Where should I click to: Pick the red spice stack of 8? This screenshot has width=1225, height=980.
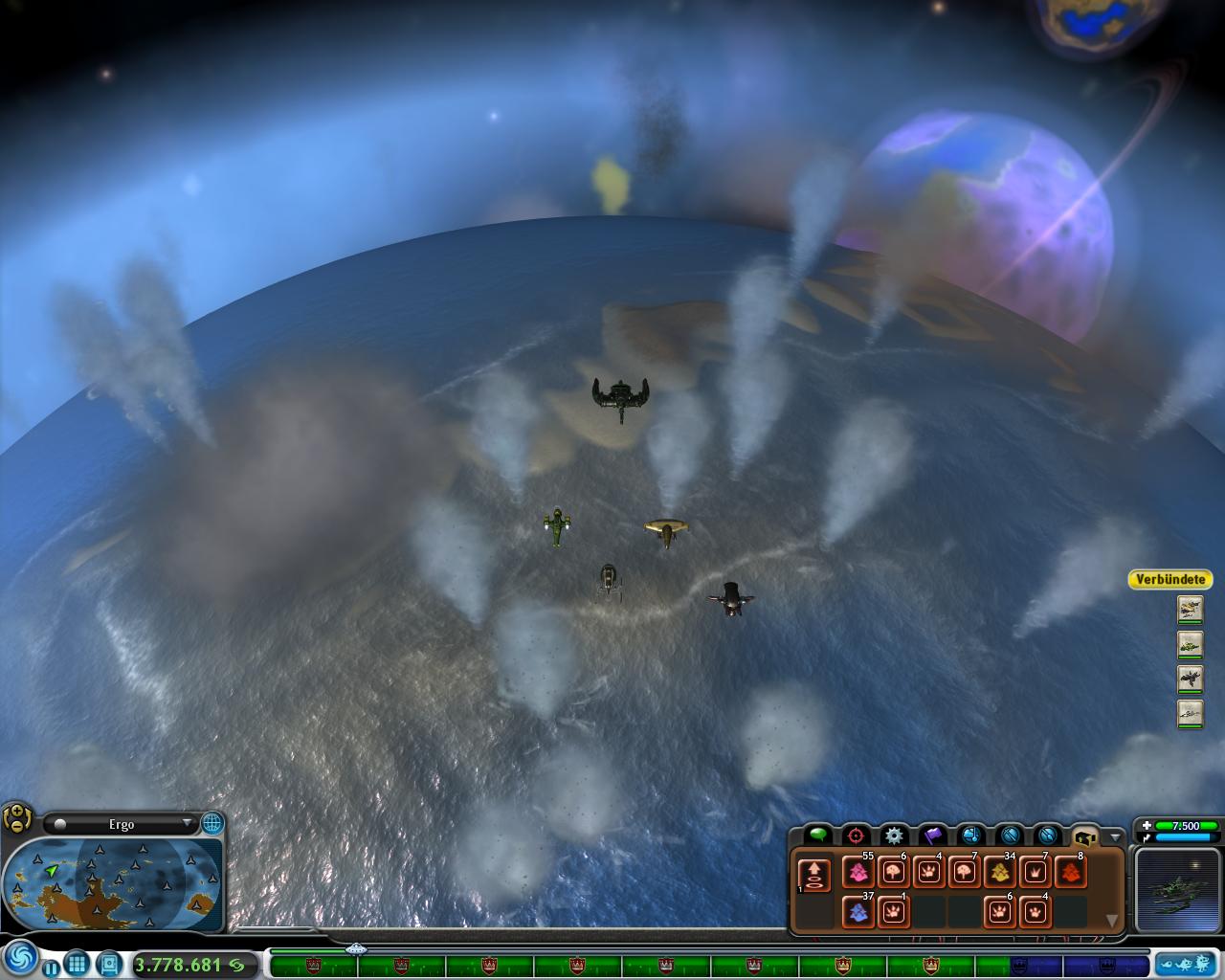[x=1070, y=872]
